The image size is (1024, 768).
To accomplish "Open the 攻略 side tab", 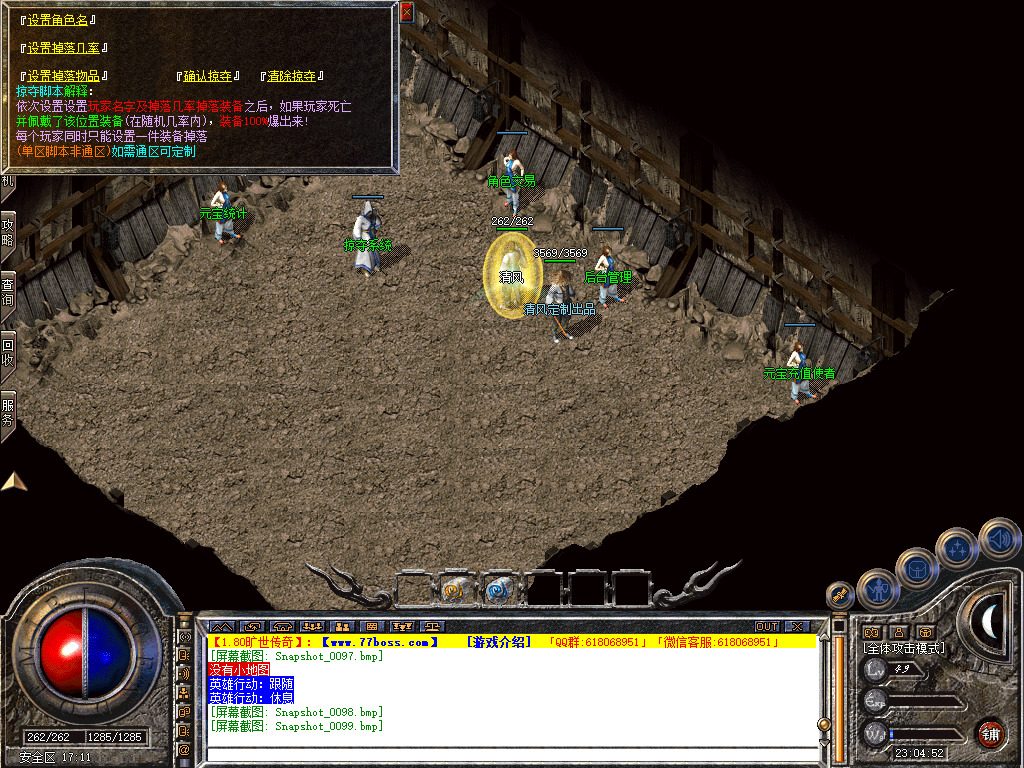I will click(x=8, y=233).
